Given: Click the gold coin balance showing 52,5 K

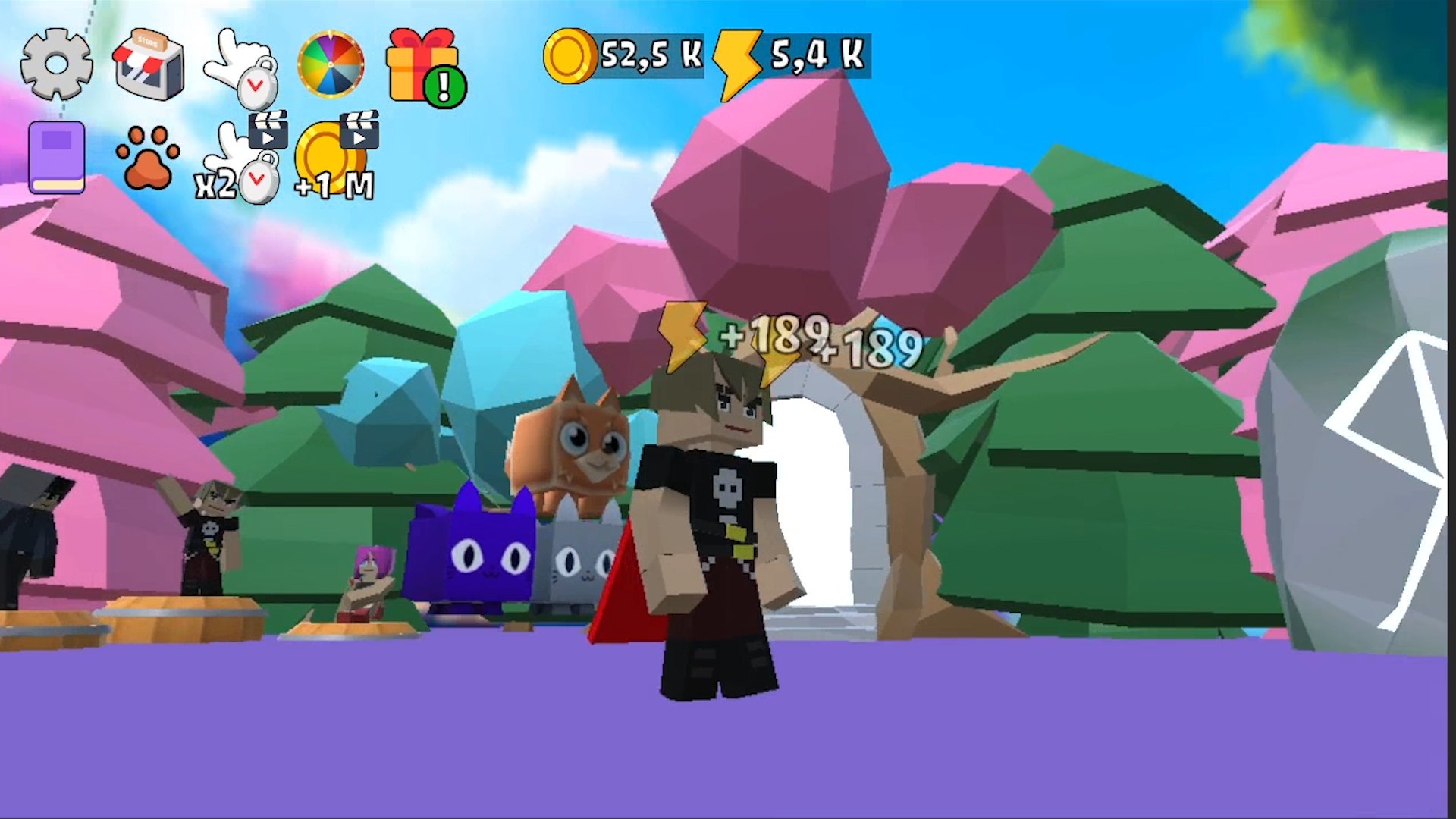Looking at the screenshot, I should (x=622, y=55).
